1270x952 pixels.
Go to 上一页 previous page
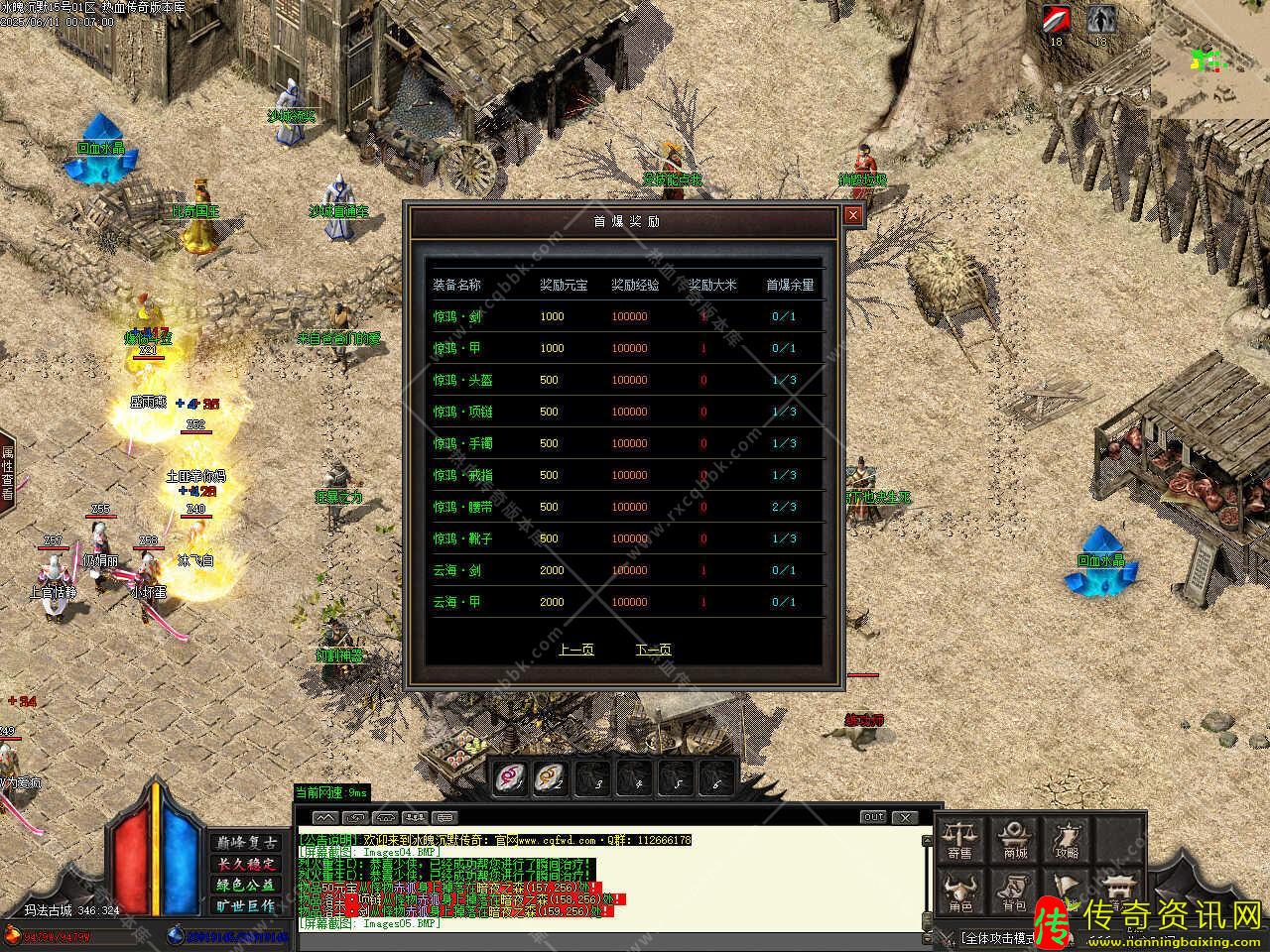575,650
